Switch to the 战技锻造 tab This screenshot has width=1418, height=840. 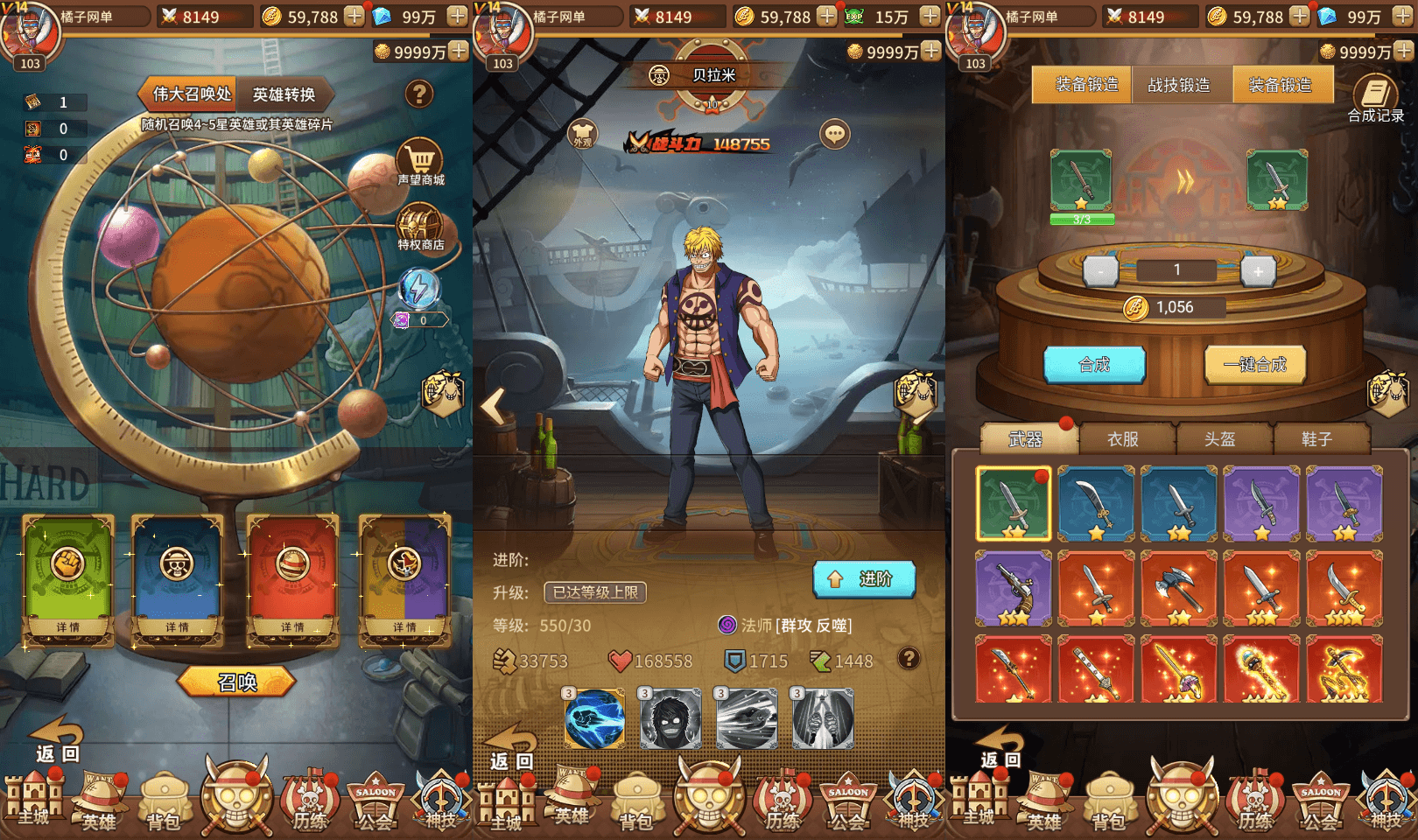(x=1179, y=85)
